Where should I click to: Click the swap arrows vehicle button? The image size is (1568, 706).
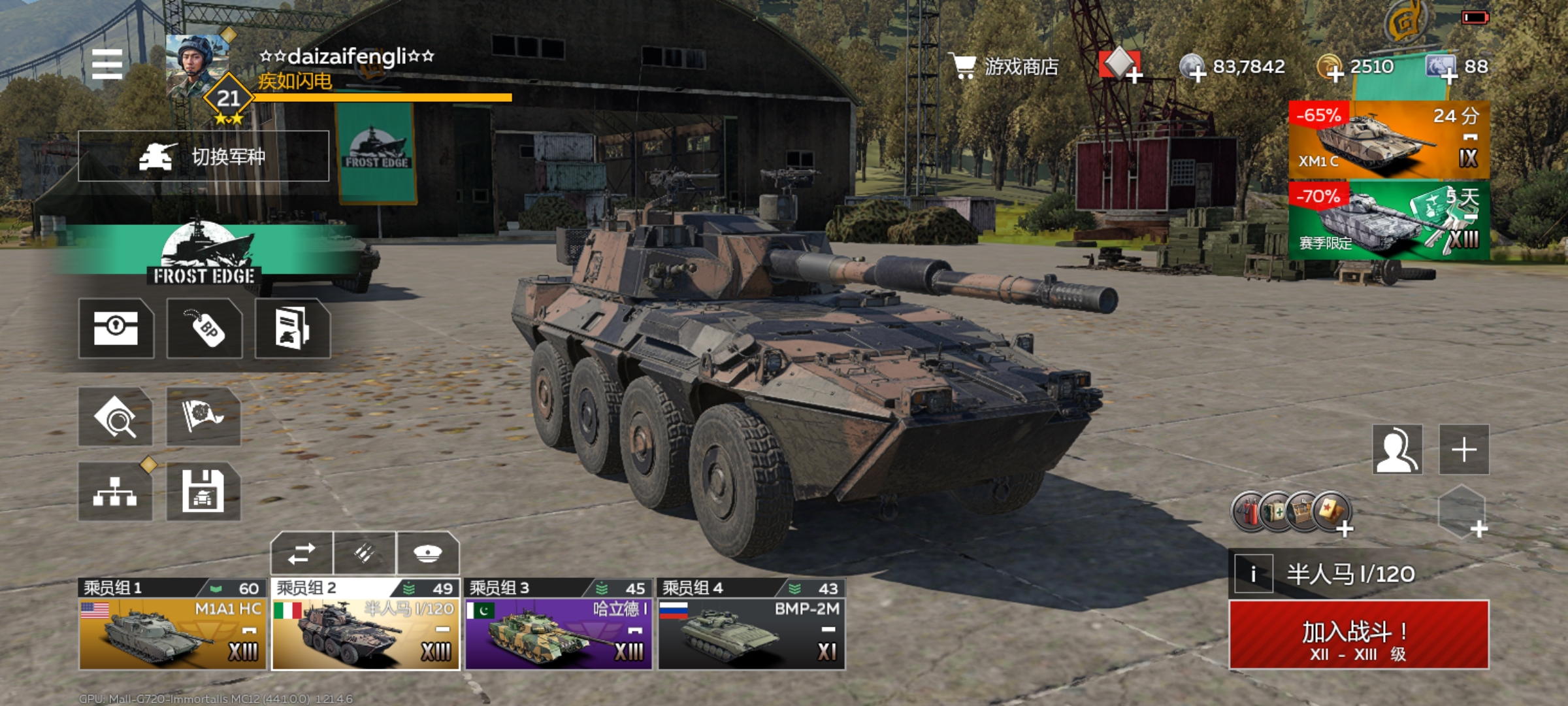[x=302, y=554]
